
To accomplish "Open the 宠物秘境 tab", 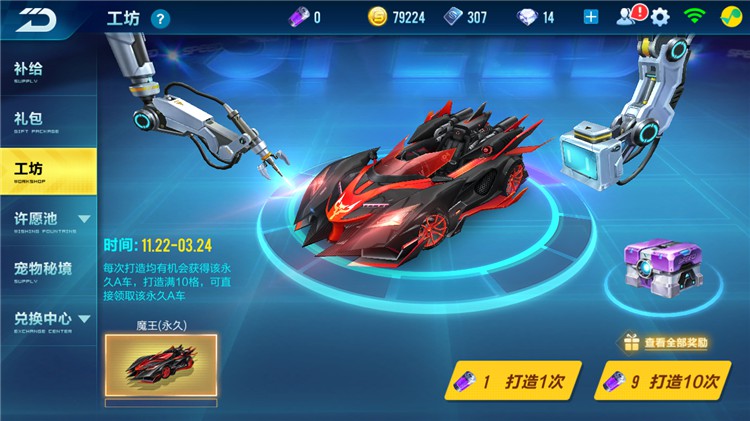I will (48, 270).
